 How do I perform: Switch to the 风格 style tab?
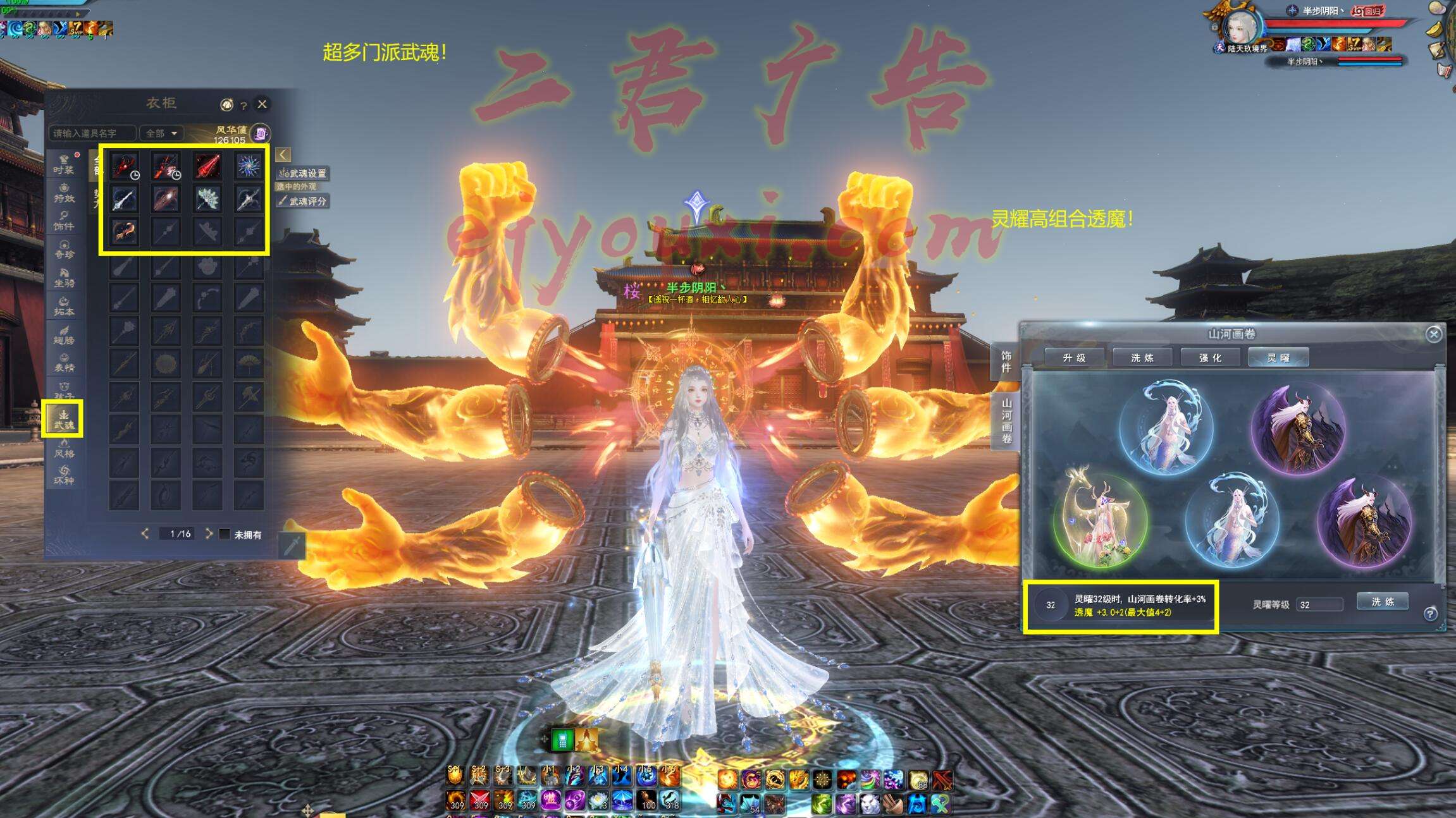[64, 448]
